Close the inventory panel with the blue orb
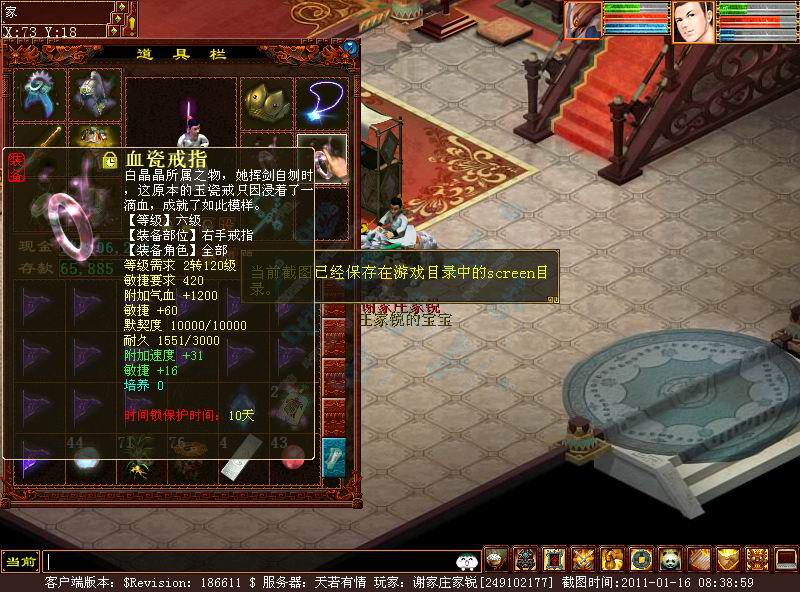This screenshot has height=592, width=800. pyautogui.click(x=350, y=47)
